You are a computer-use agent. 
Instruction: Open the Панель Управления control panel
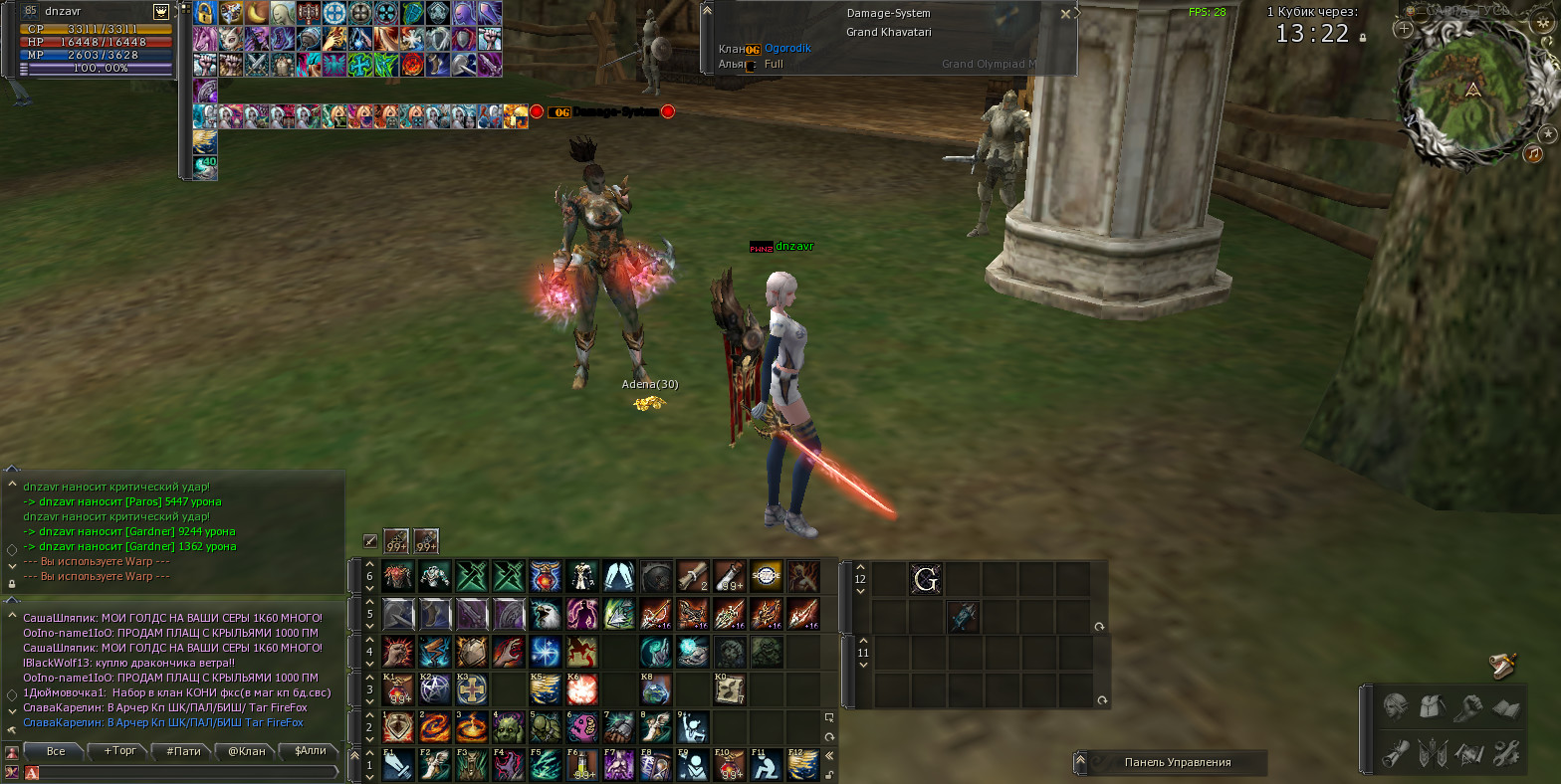coord(1177,762)
